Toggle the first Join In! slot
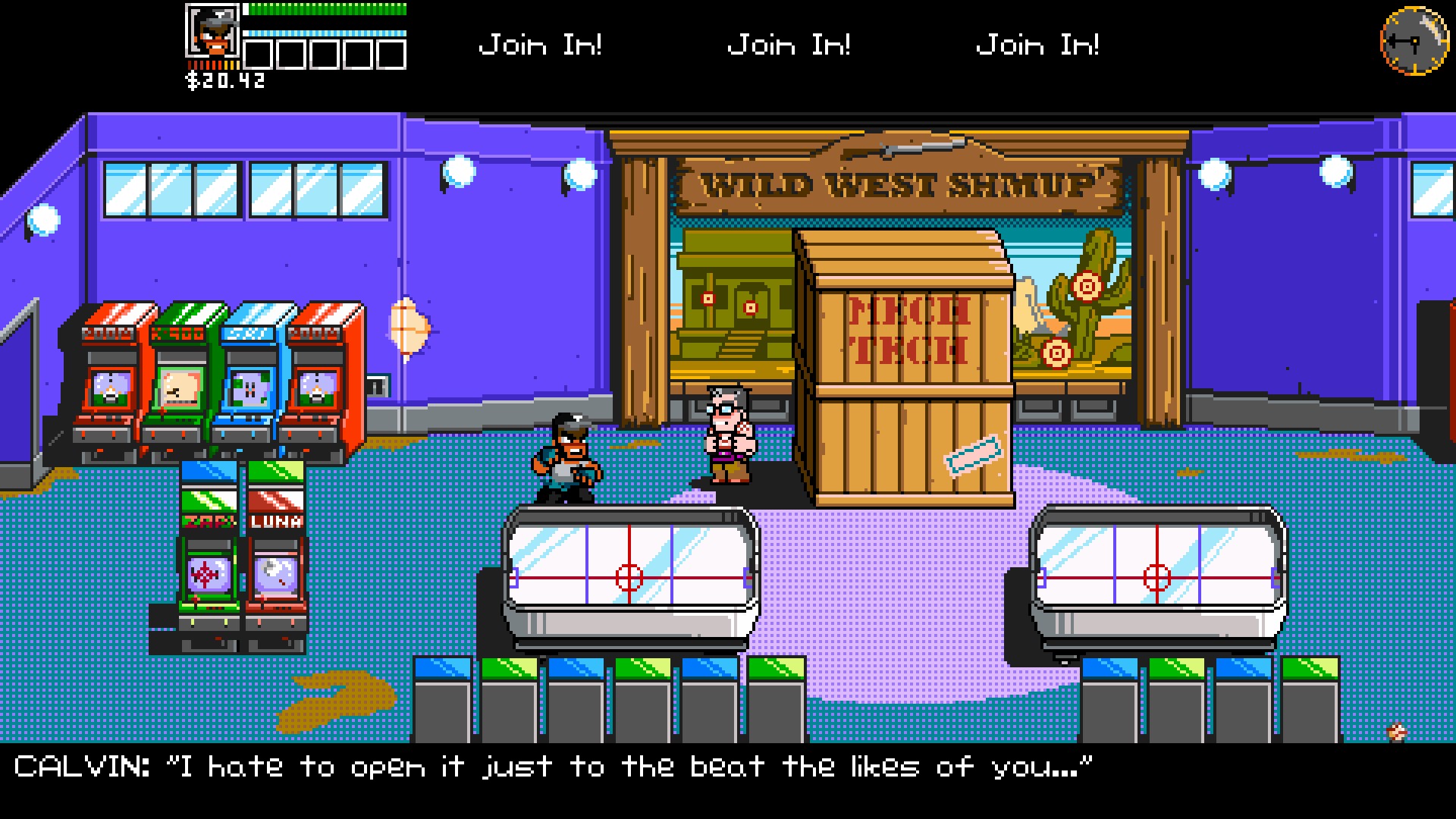 pyautogui.click(x=541, y=44)
